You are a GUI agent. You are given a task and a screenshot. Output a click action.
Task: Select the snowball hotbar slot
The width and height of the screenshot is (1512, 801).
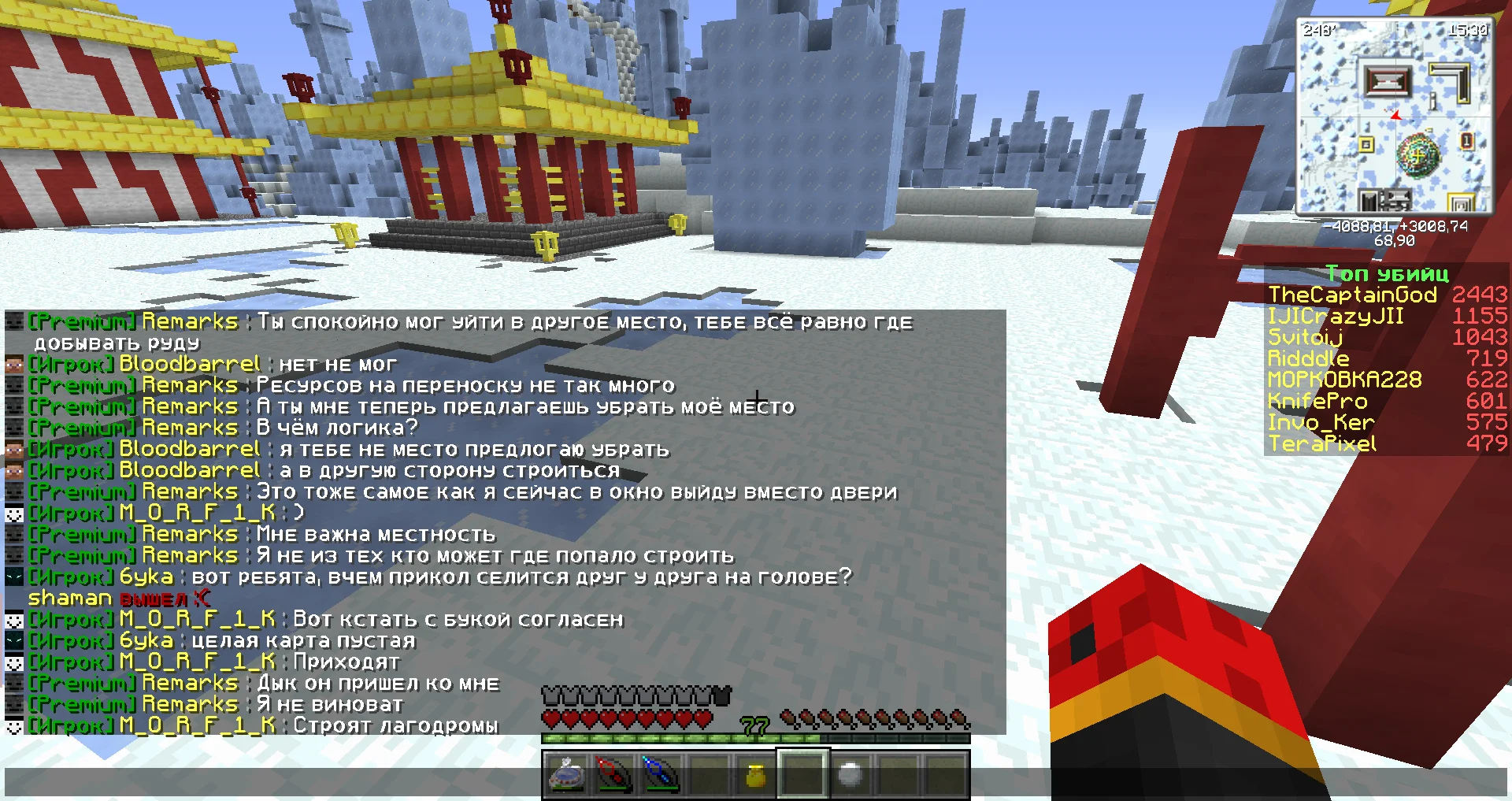coord(850,776)
